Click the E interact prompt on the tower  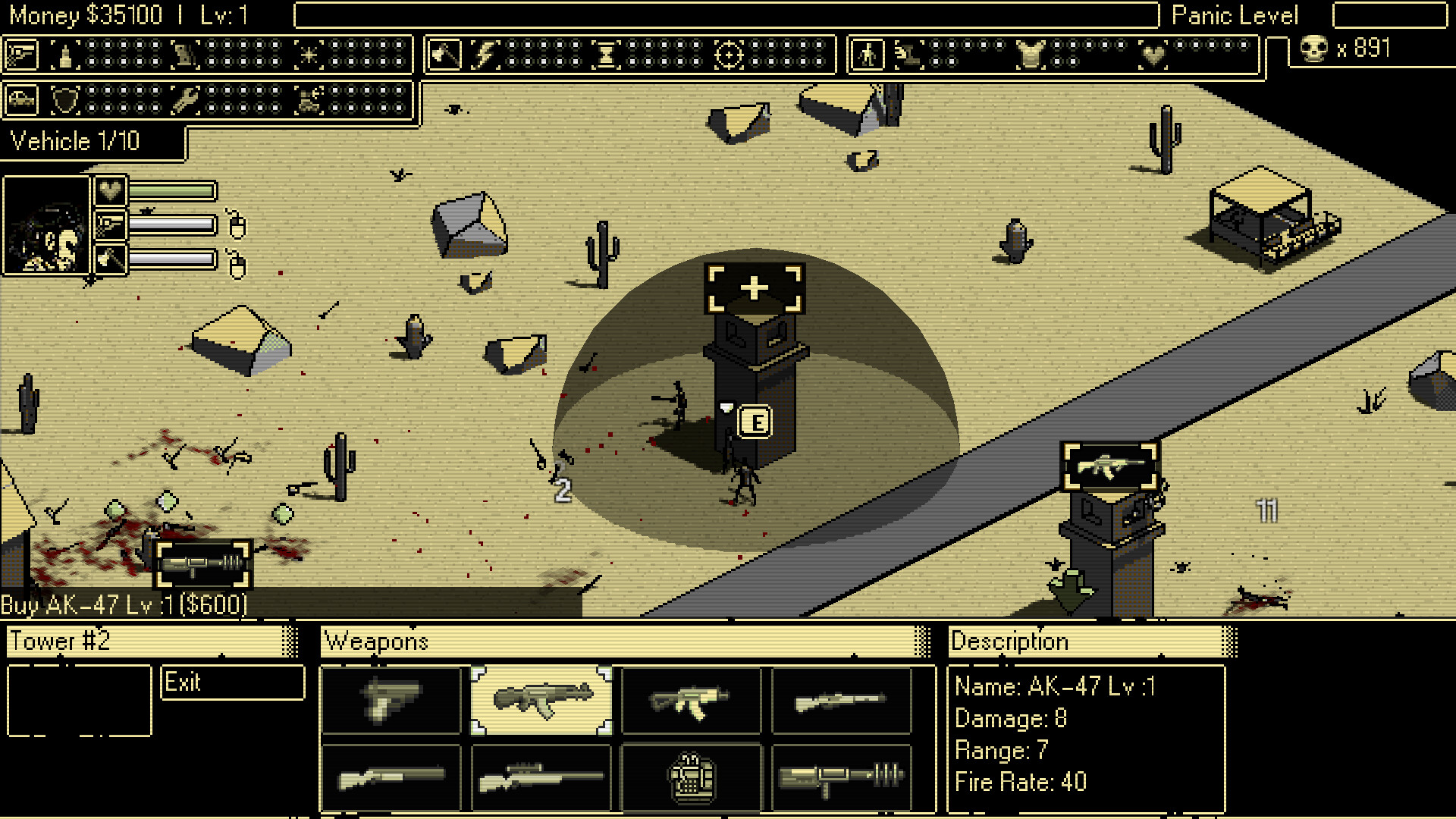(755, 422)
